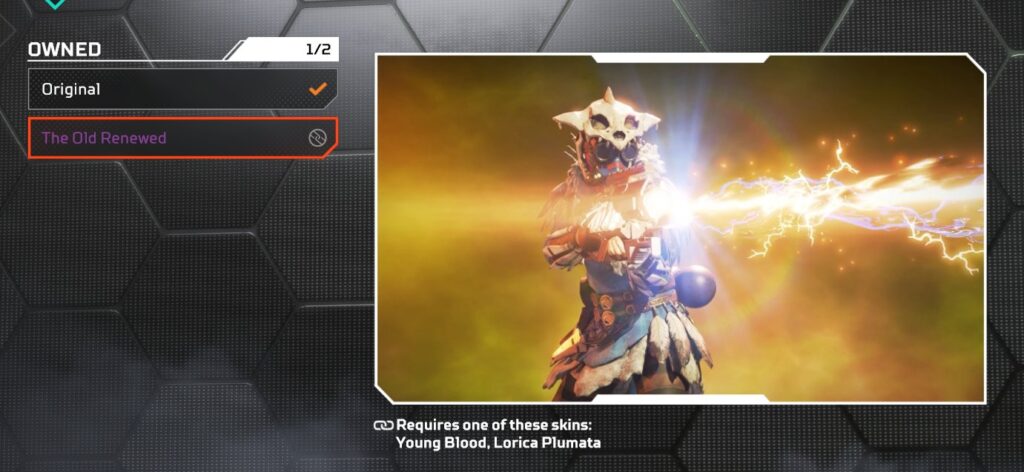Choose The Old Renewed locked entry
The image size is (1024, 472).
tap(182, 138)
